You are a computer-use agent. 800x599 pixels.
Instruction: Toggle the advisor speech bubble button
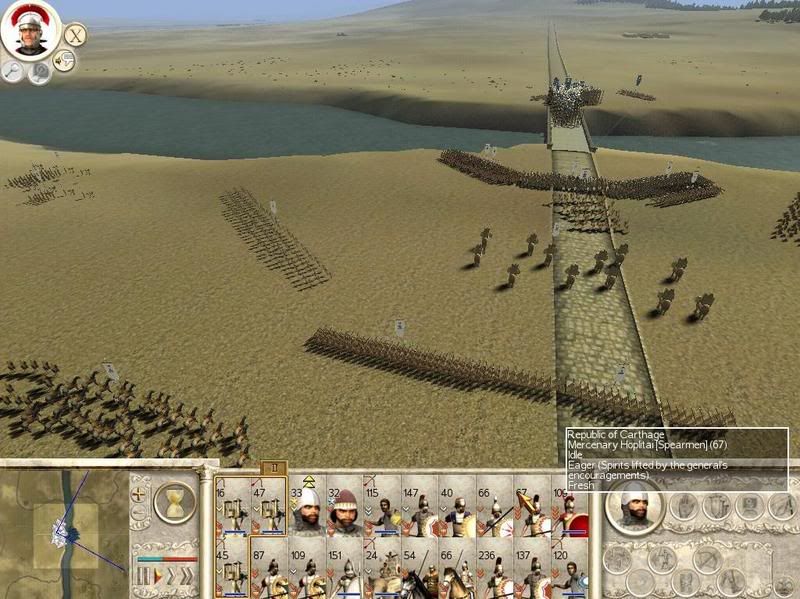click(x=65, y=61)
